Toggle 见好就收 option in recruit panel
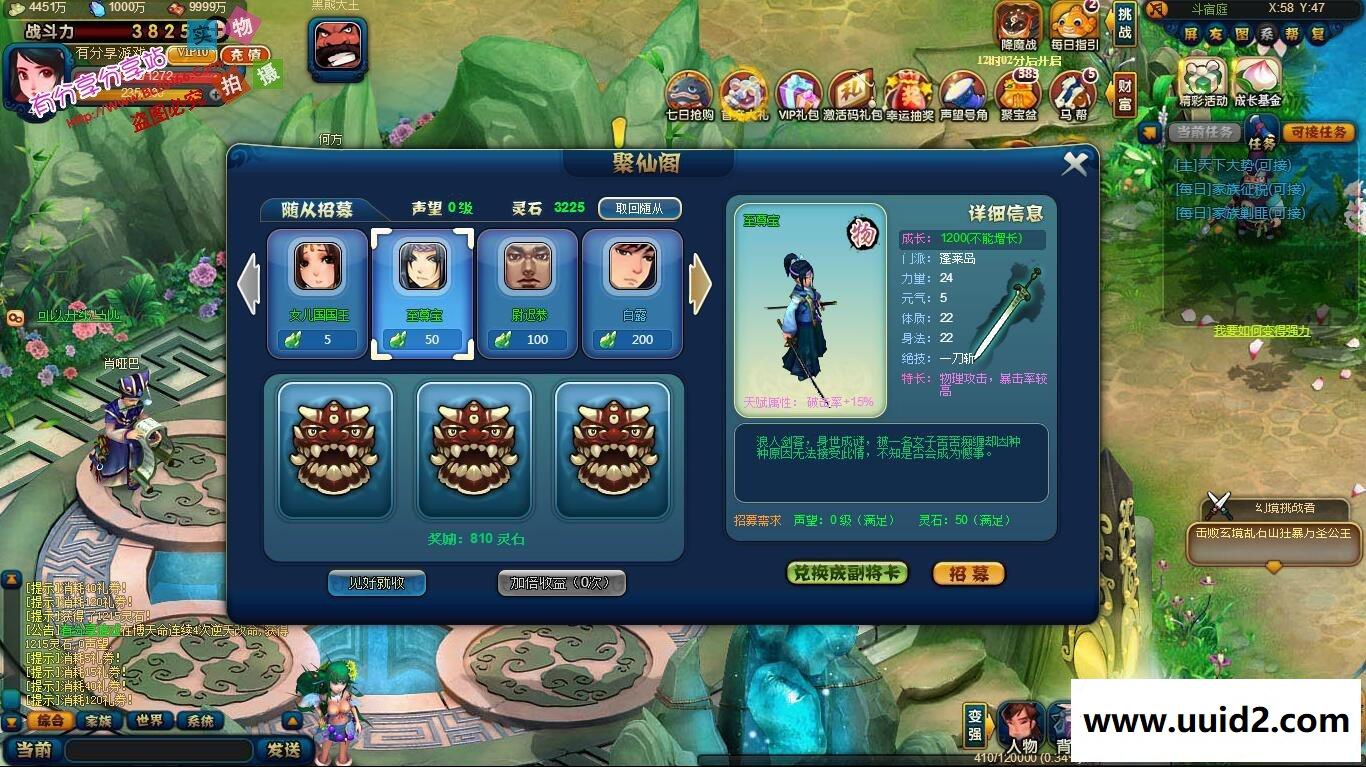Screen dimensions: 1366x767 point(376,583)
